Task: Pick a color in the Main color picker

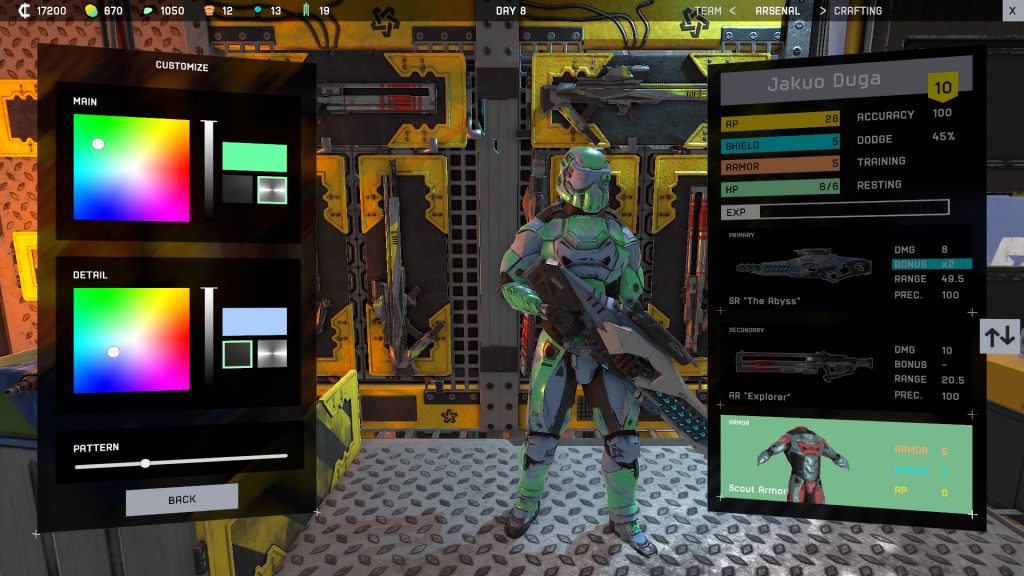Action: click(131, 168)
